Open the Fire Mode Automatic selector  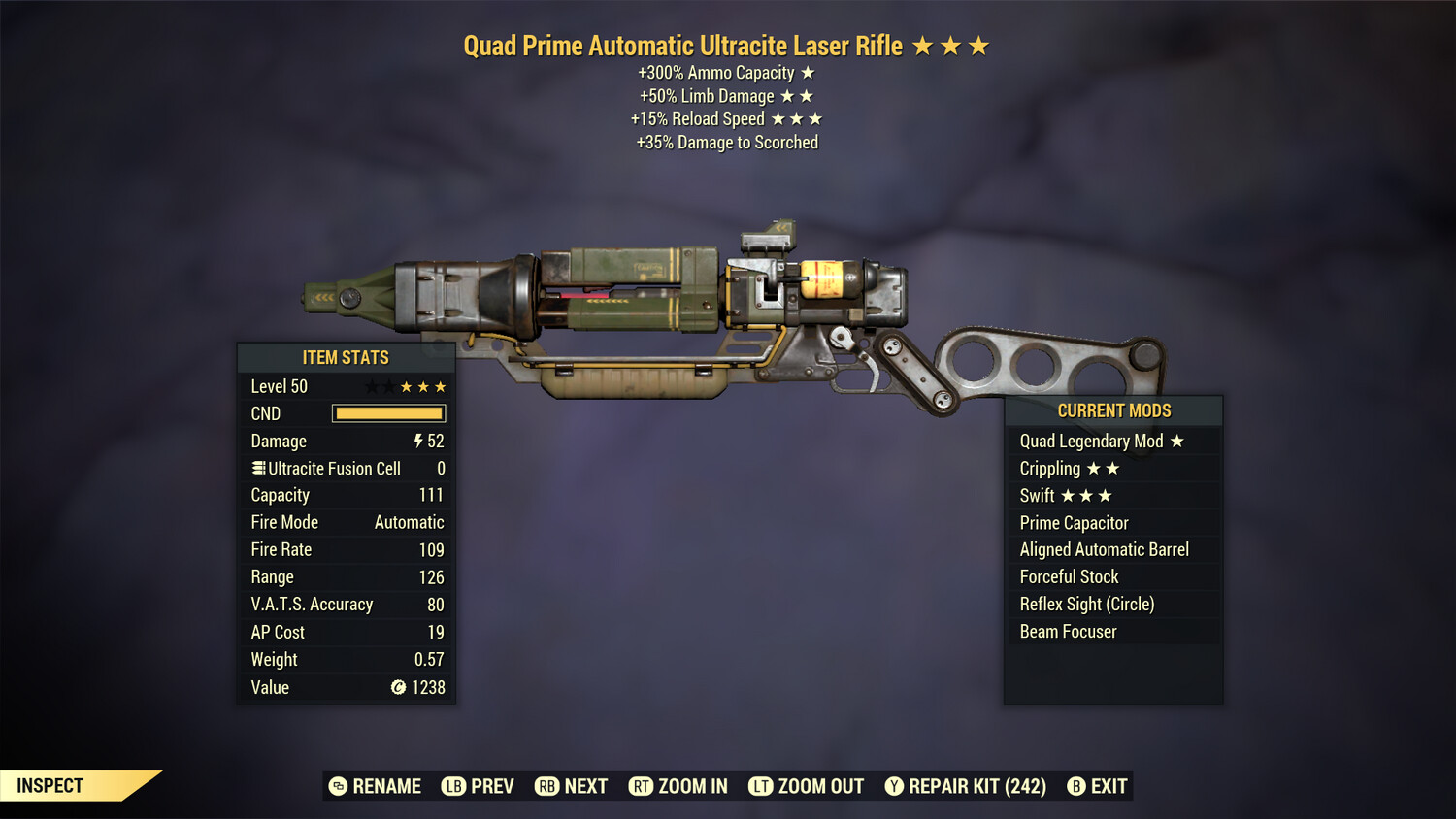pos(409,522)
